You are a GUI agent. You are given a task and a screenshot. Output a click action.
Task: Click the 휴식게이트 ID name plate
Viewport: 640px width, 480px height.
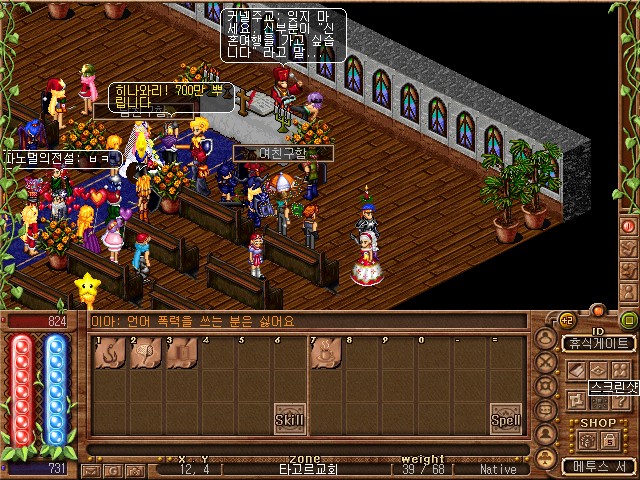[x=599, y=343]
